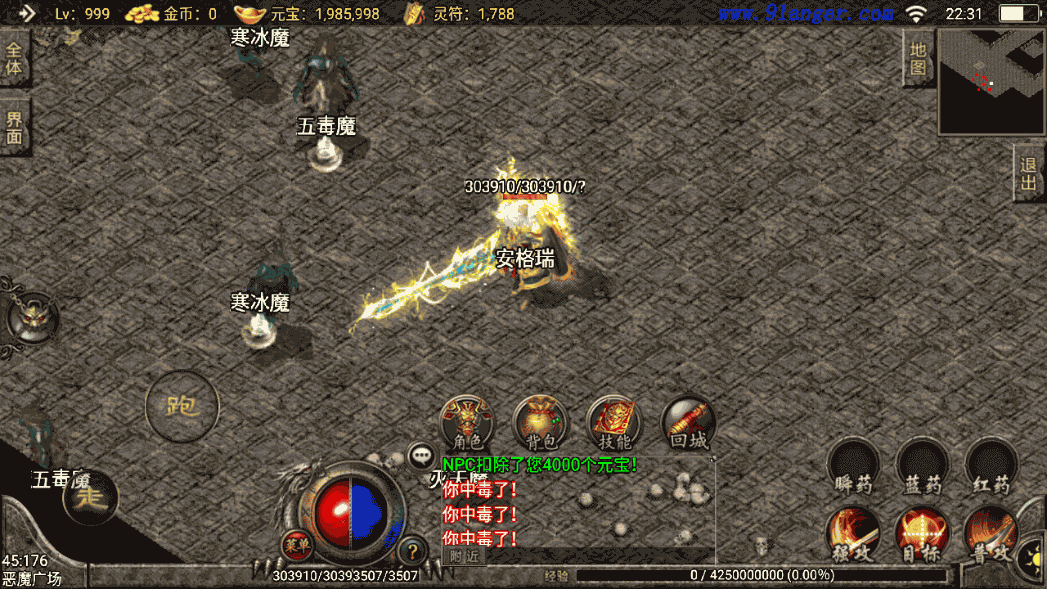
Task: Open the 角色 character panel
Action: 468,421
